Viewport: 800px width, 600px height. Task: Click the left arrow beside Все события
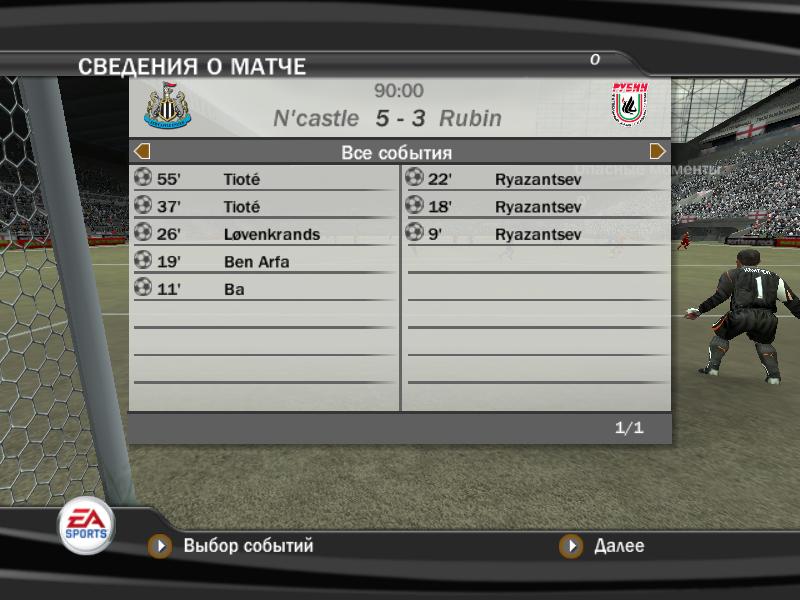142,152
